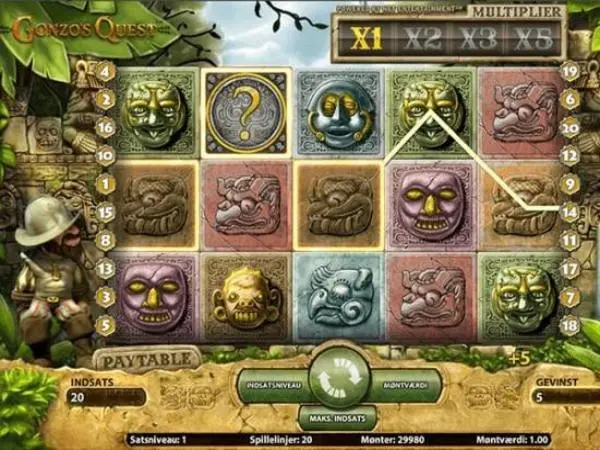Spin the reels with the round arrow button
The image size is (600, 450).
tap(338, 378)
